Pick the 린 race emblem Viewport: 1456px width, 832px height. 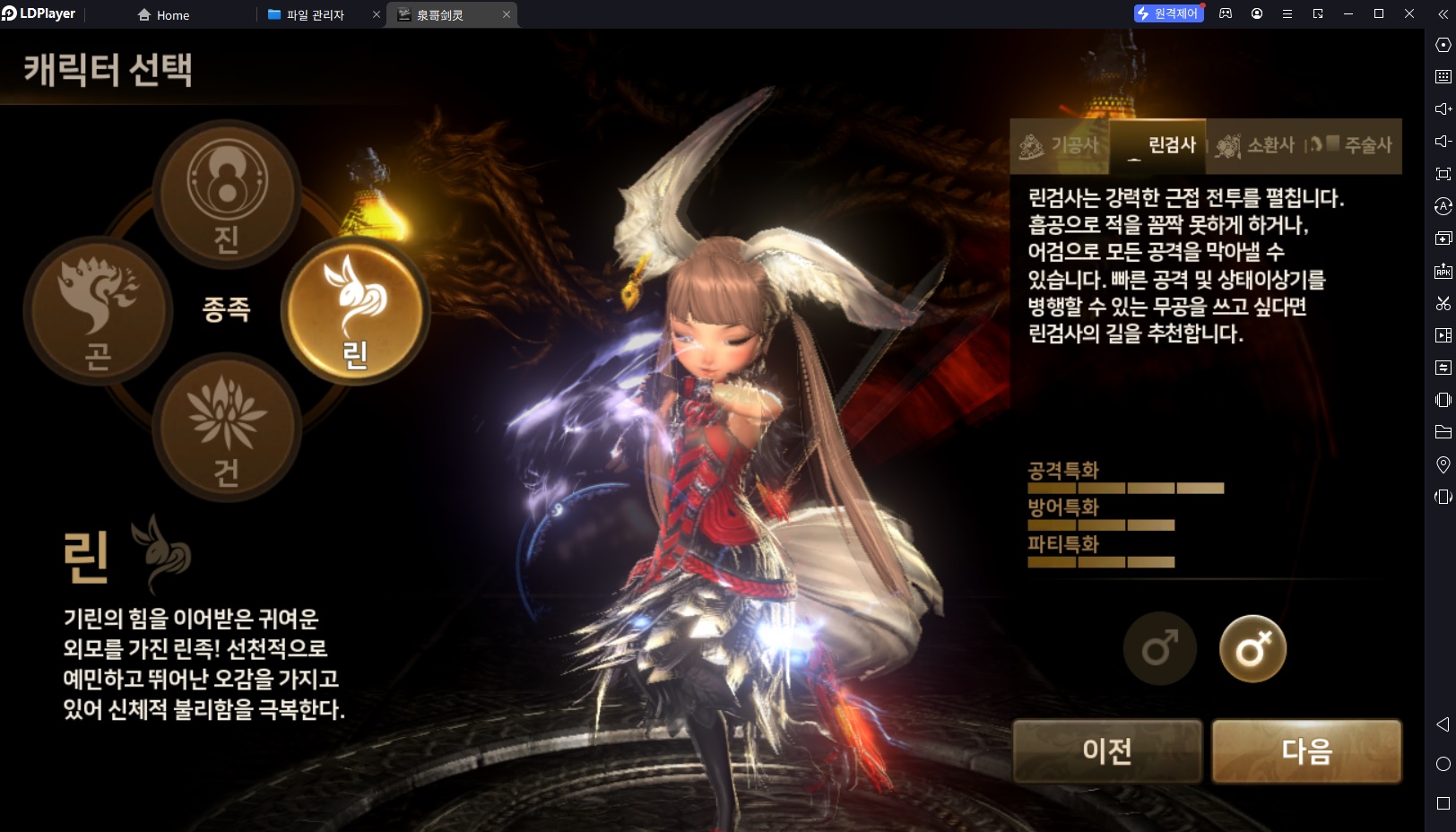pos(356,309)
